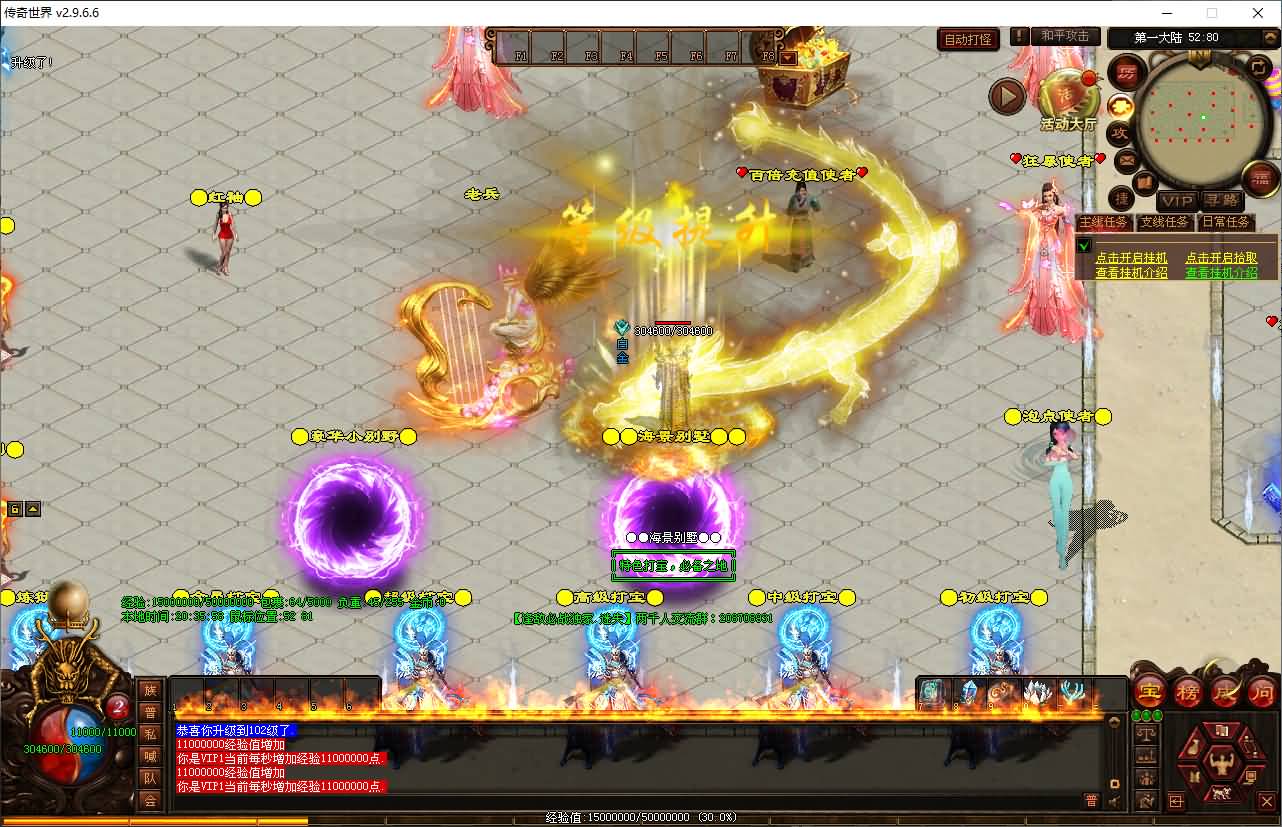Close the game window

tap(1258, 13)
